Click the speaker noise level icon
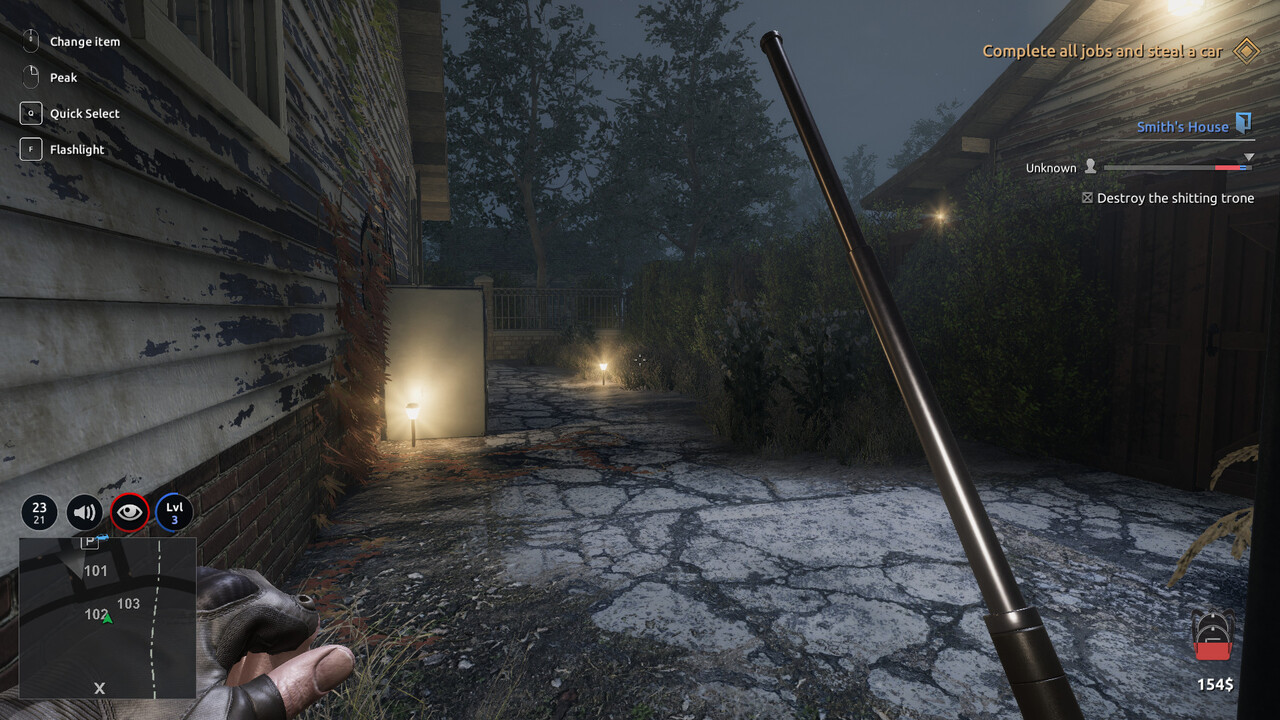 point(85,513)
